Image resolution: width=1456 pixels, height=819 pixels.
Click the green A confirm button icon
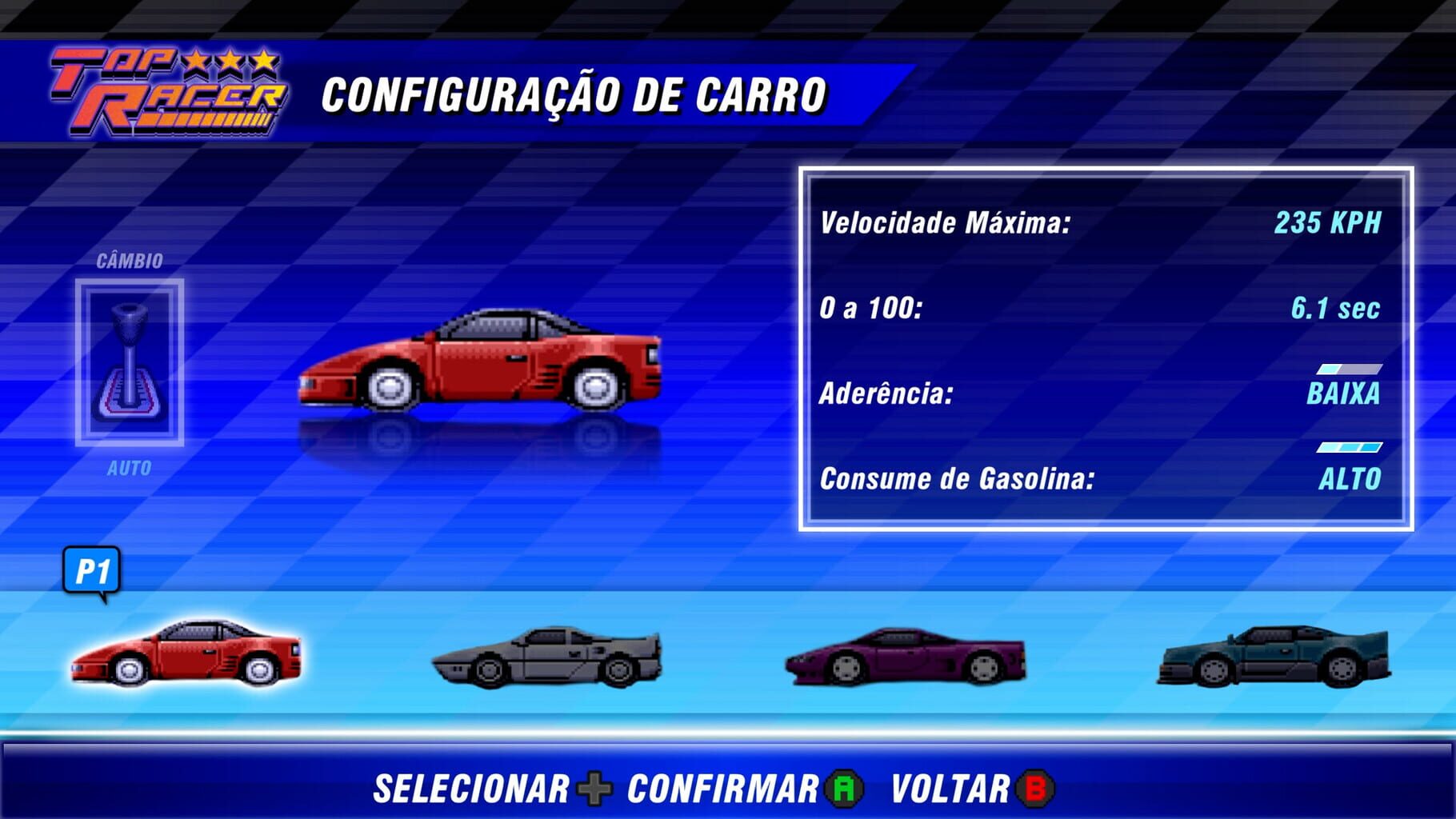coord(844,788)
